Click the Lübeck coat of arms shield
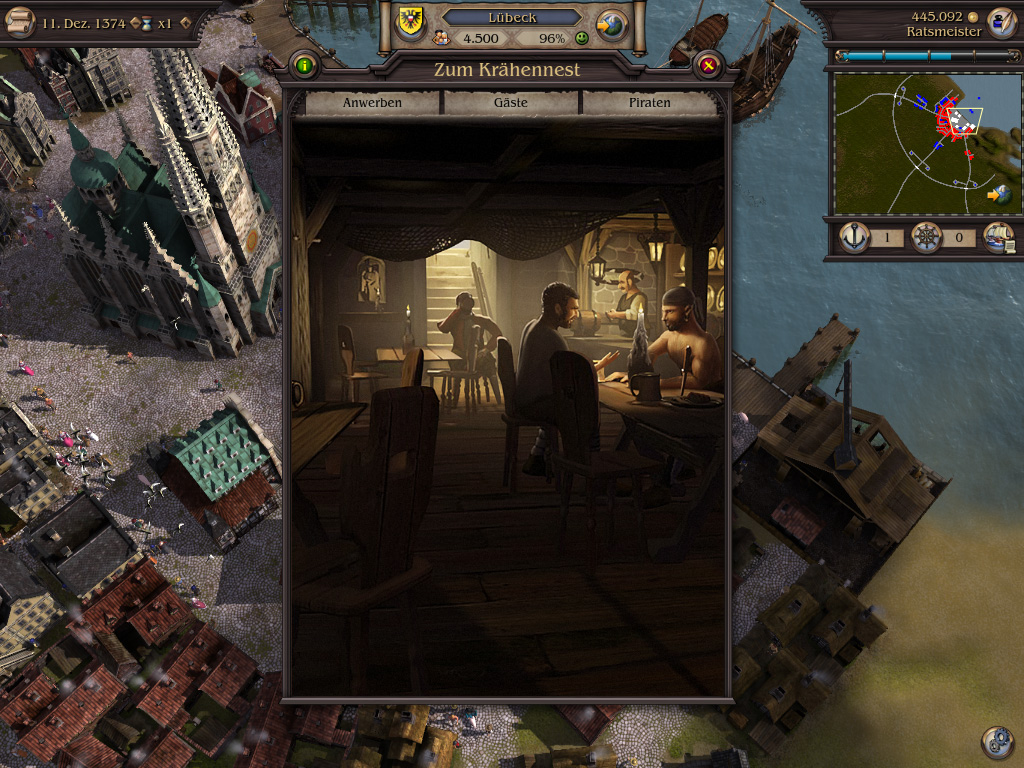Image resolution: width=1024 pixels, height=768 pixels. click(x=410, y=22)
